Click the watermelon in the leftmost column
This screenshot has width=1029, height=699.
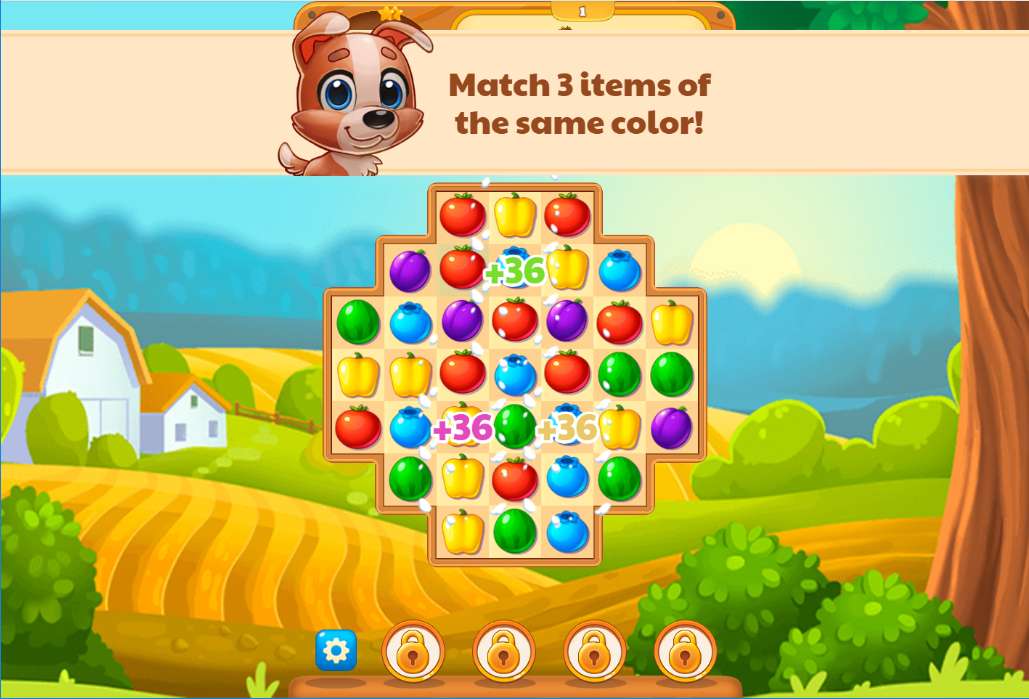click(358, 322)
